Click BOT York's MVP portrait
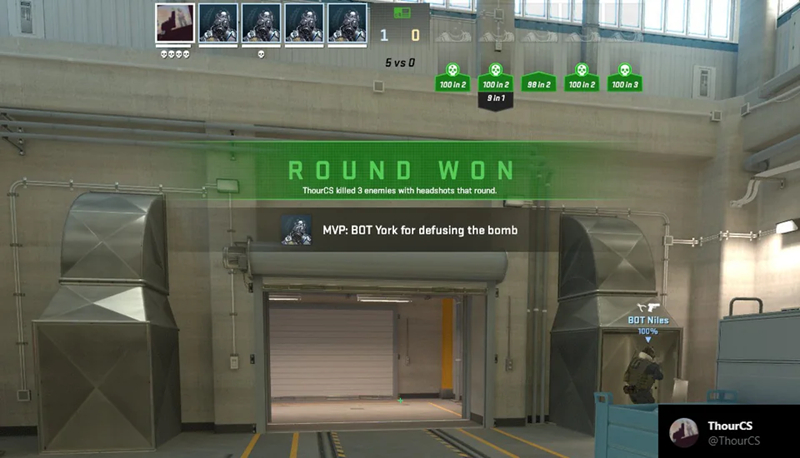Image resolution: width=800 pixels, height=458 pixels. 296,232
